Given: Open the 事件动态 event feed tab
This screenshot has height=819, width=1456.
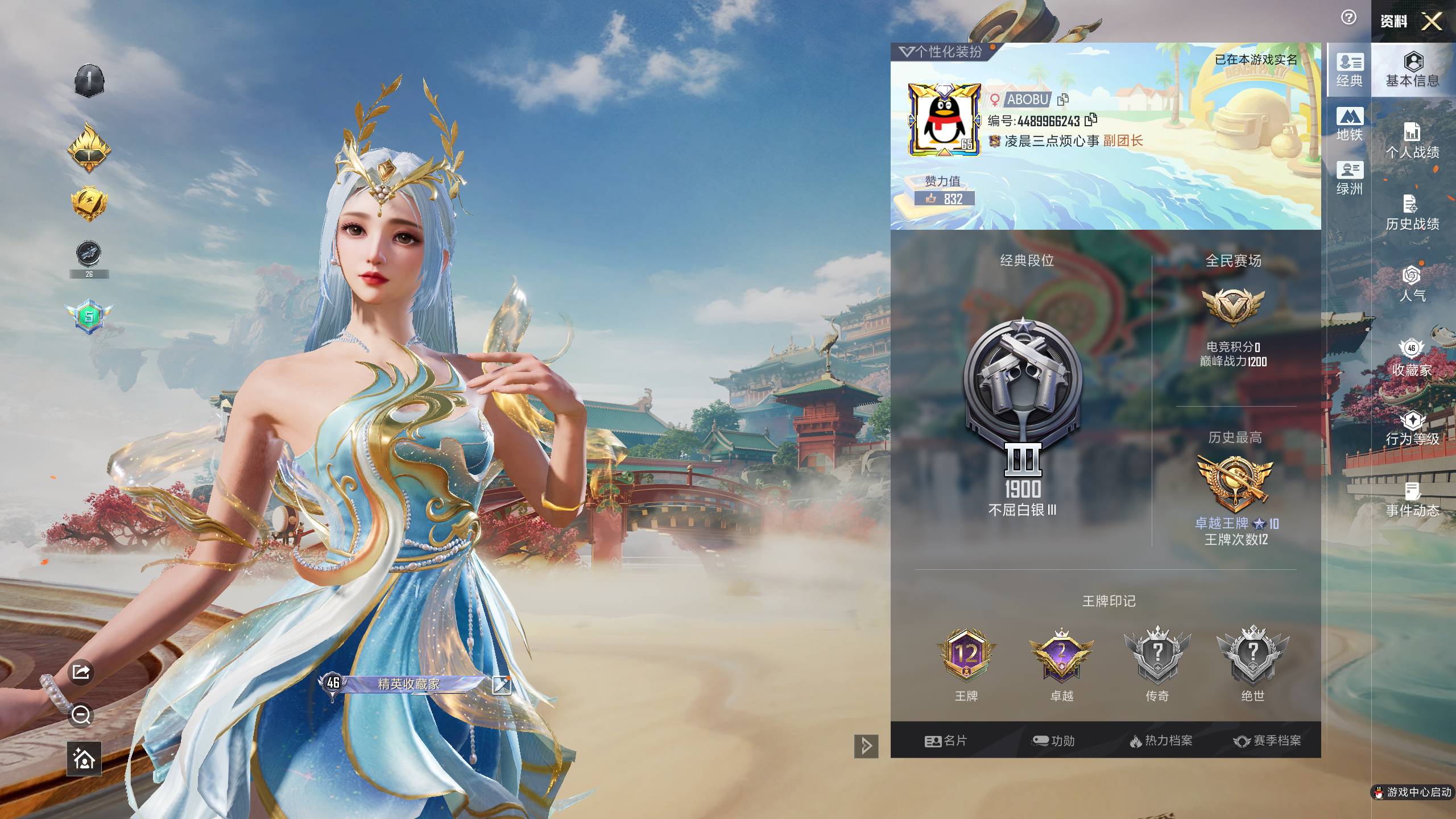Looking at the screenshot, I should click(x=1412, y=500).
